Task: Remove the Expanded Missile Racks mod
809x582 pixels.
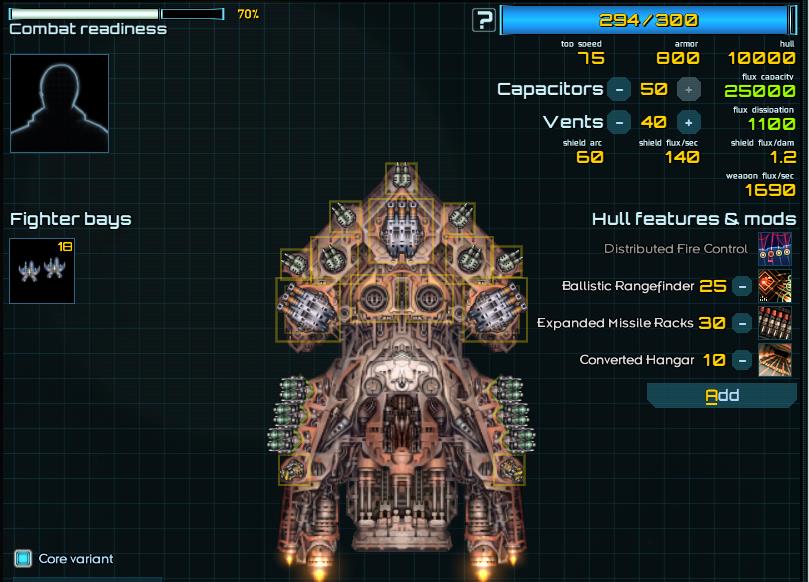Action: click(x=741, y=323)
